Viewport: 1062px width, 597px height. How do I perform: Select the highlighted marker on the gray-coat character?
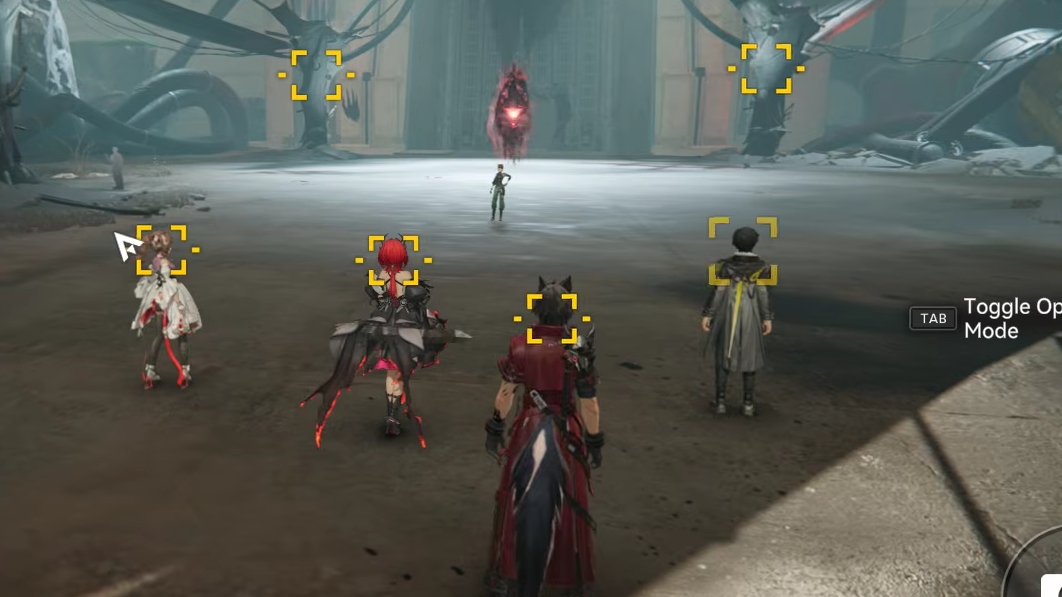point(743,251)
